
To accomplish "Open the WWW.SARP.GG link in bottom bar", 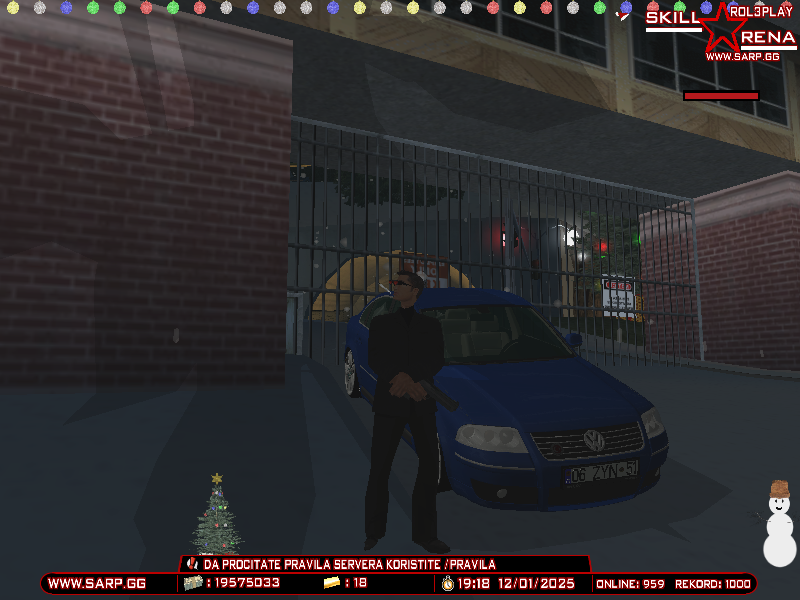I will (x=97, y=583).
